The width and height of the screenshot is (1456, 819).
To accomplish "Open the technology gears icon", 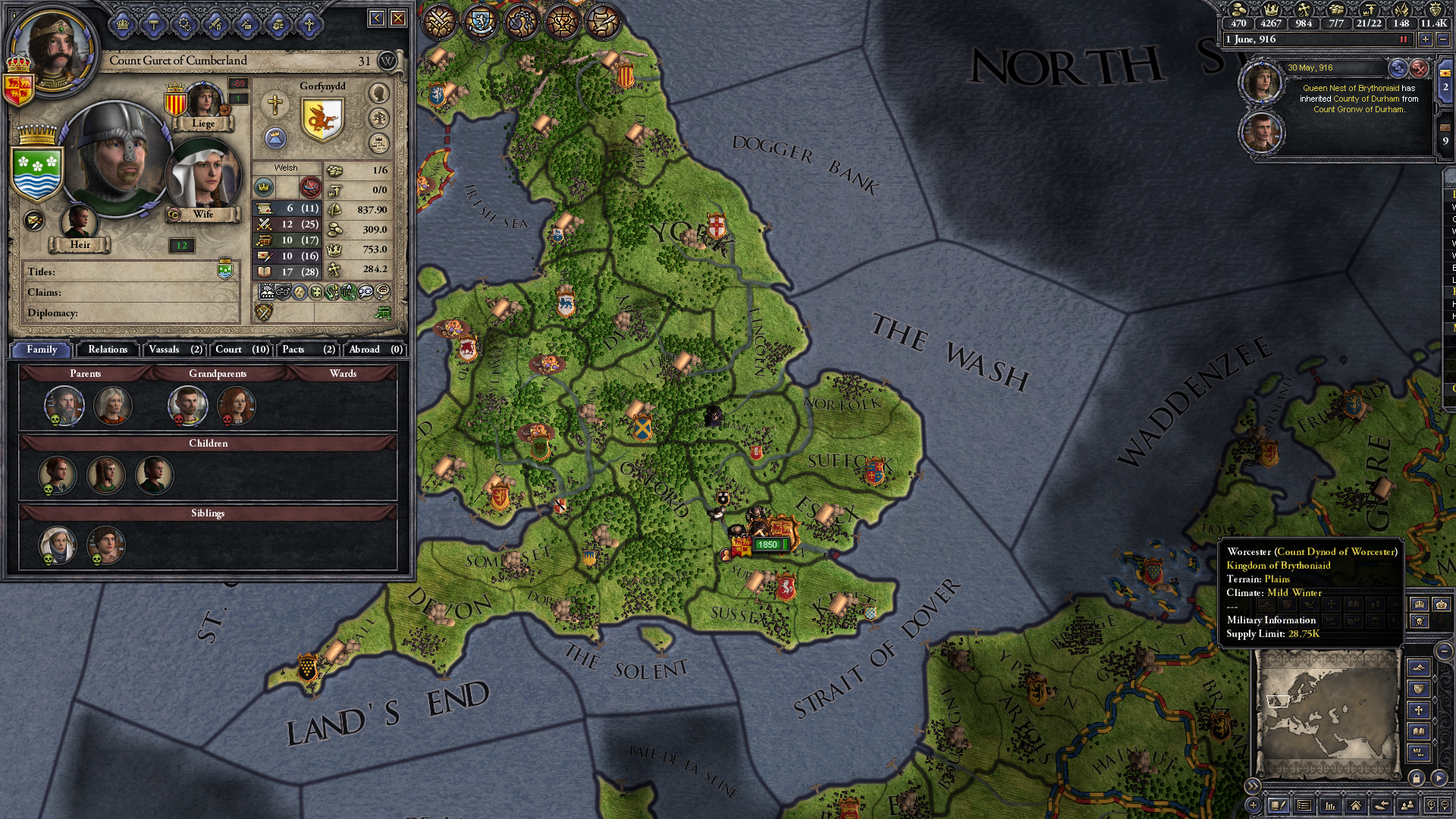I will [184, 24].
